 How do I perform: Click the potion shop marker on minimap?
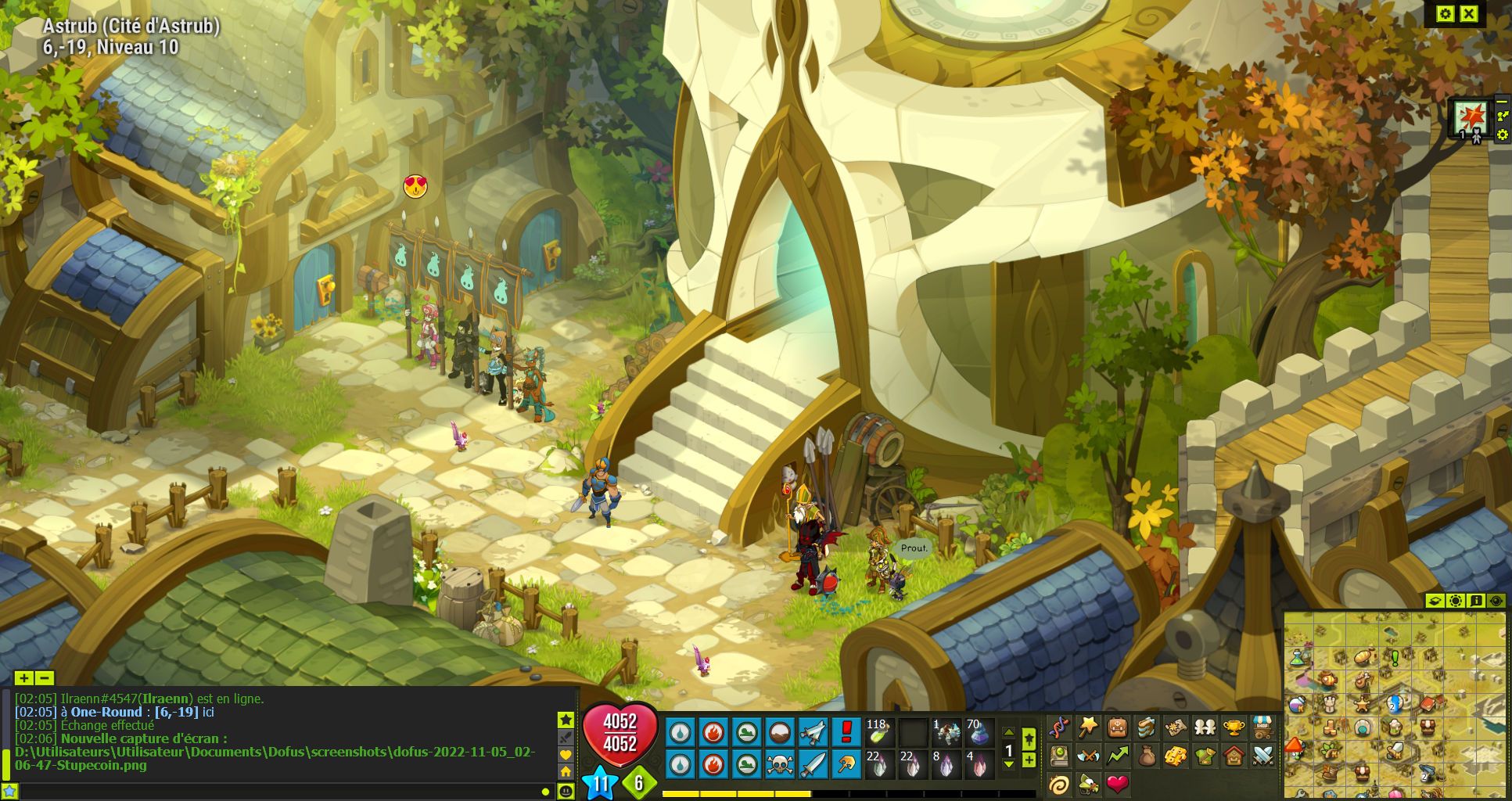pos(1298,656)
